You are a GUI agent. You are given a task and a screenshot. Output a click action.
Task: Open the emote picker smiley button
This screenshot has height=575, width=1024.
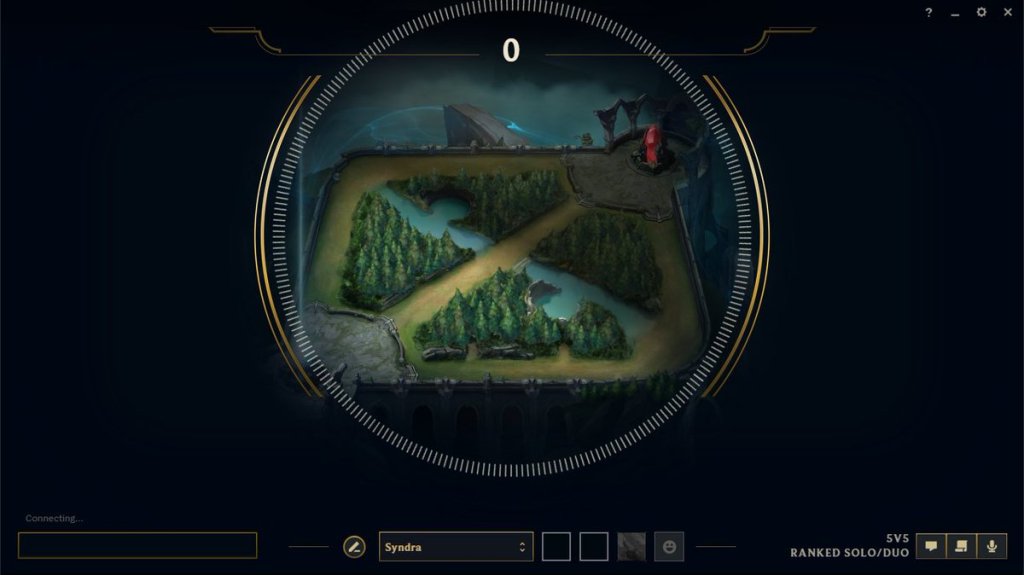669,547
